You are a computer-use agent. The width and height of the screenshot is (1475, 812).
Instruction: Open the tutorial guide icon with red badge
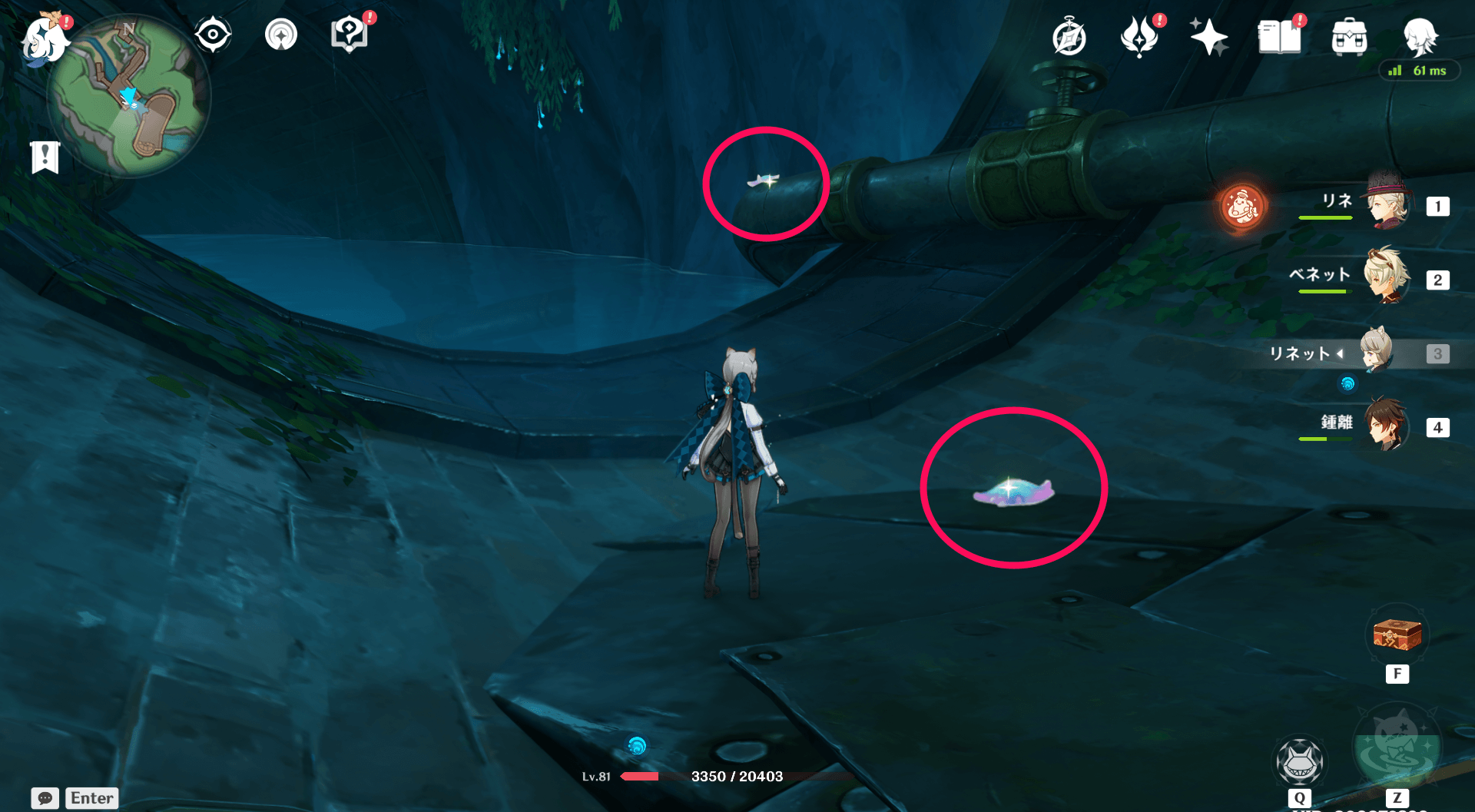tap(352, 35)
